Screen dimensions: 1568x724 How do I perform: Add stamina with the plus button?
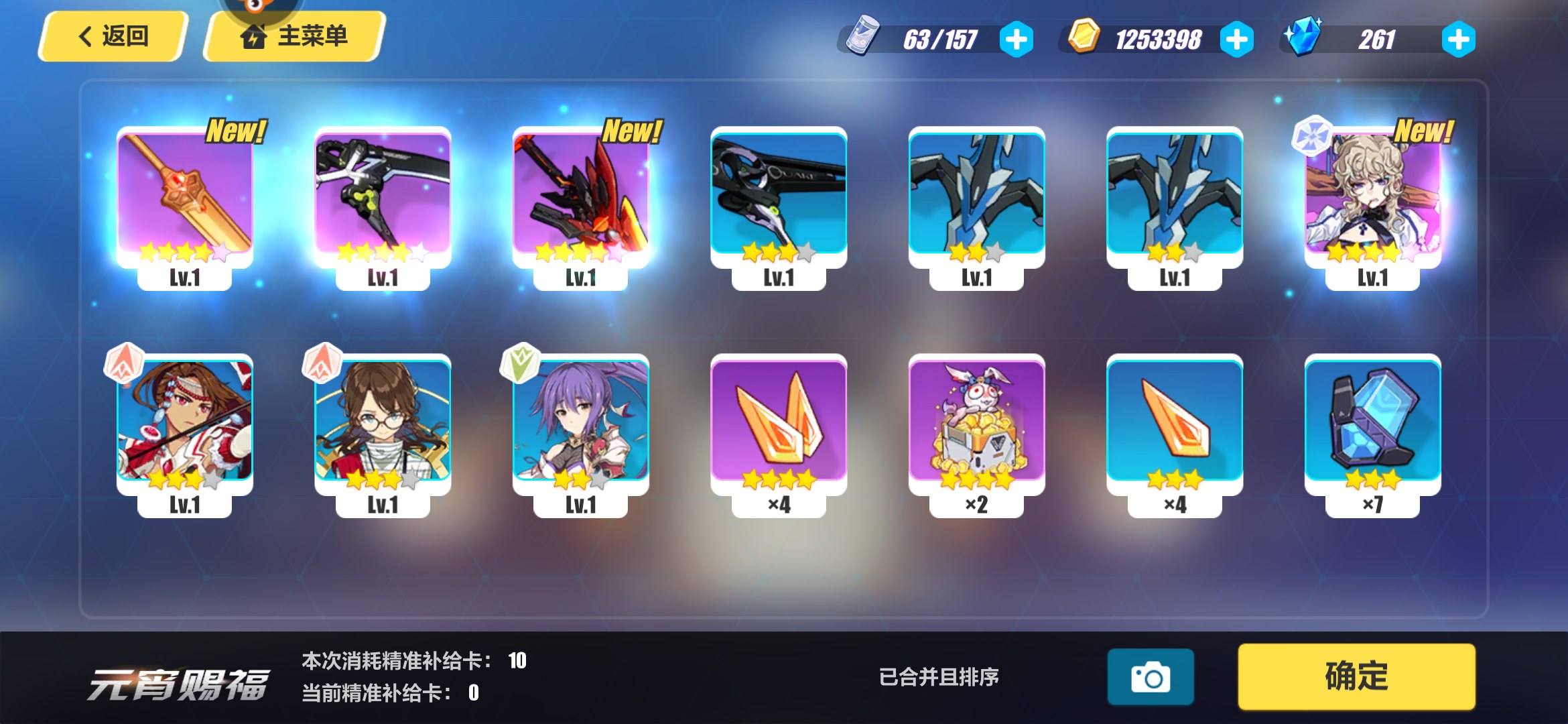tap(1016, 40)
